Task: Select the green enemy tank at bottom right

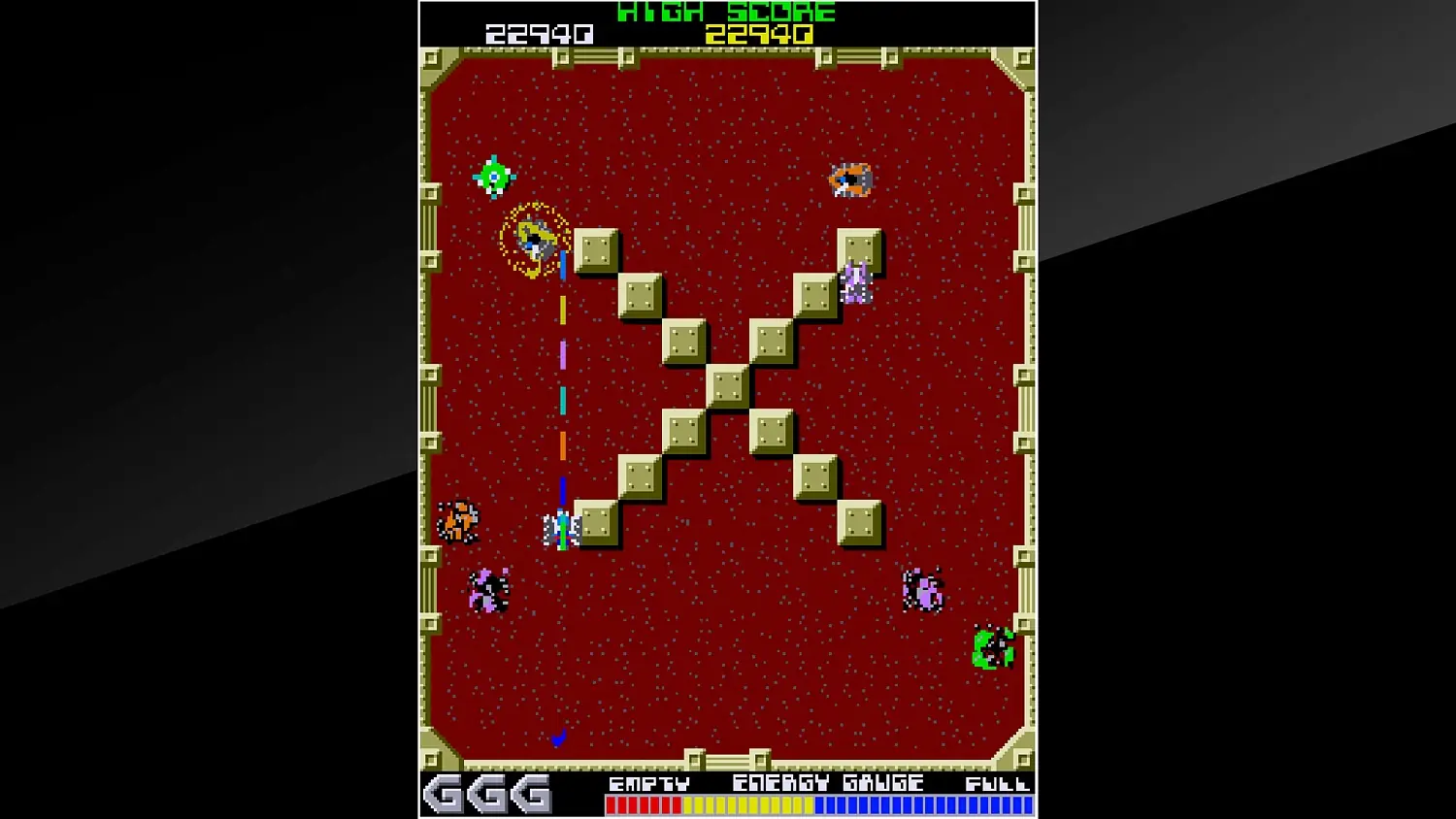Action: click(991, 648)
